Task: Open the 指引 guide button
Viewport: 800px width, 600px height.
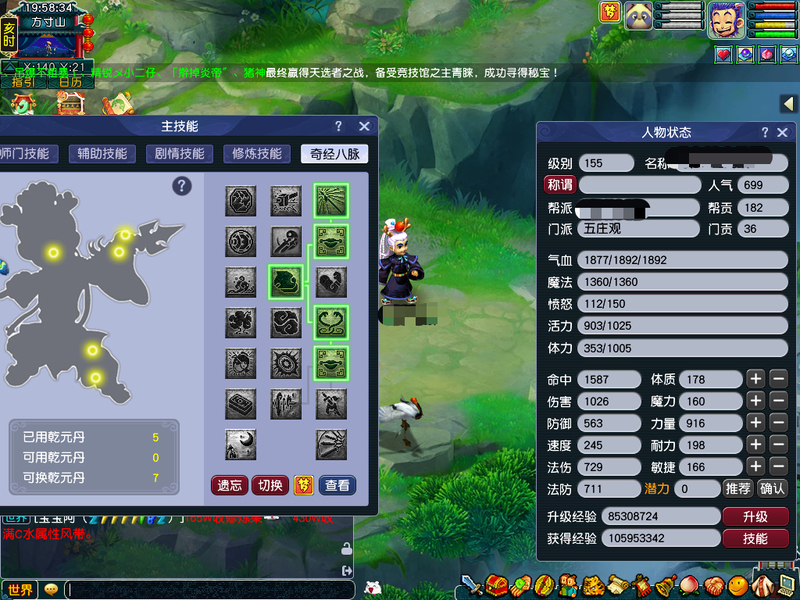Action: [24, 82]
